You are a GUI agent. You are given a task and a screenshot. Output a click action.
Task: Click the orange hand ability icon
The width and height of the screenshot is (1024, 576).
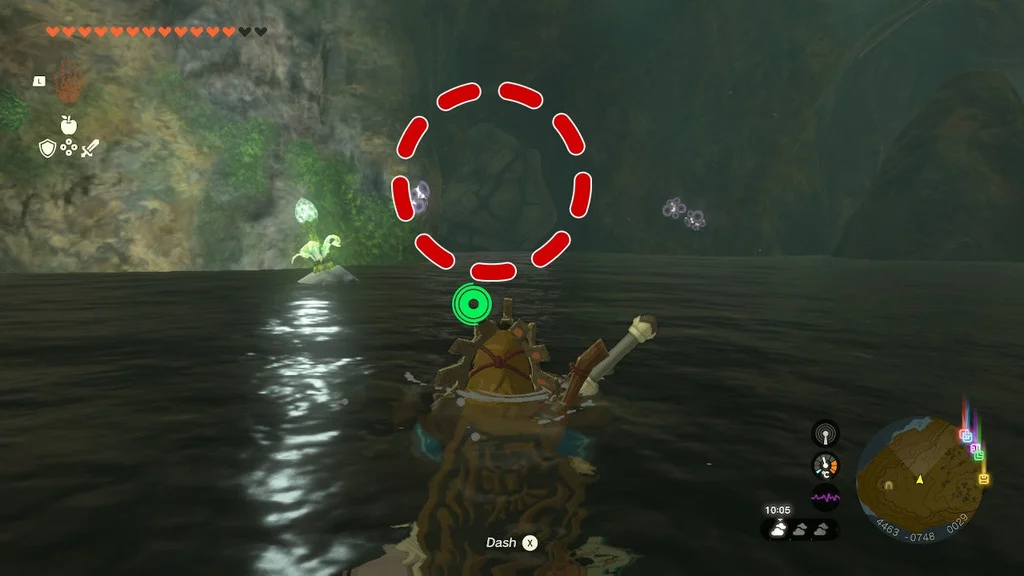(x=69, y=81)
